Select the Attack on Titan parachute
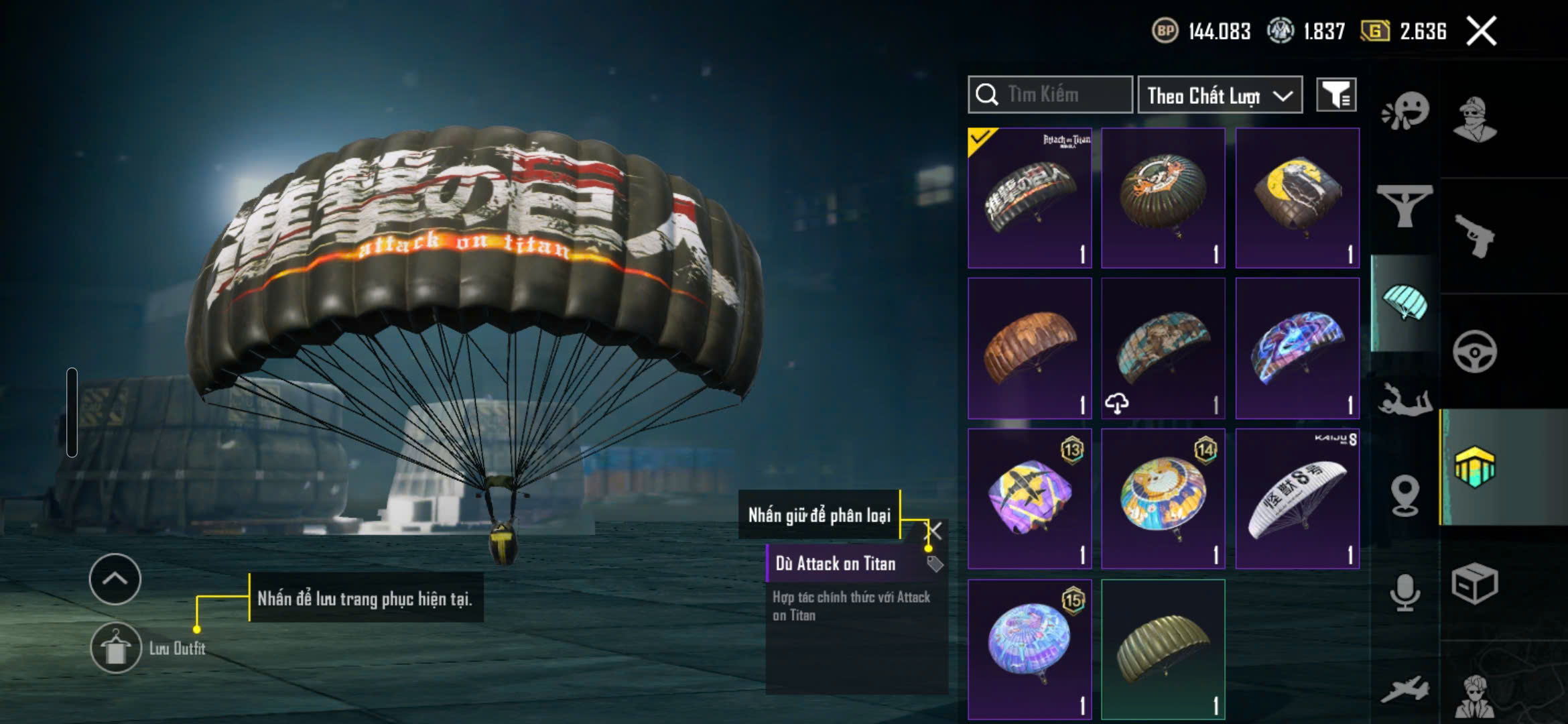 tap(1030, 198)
